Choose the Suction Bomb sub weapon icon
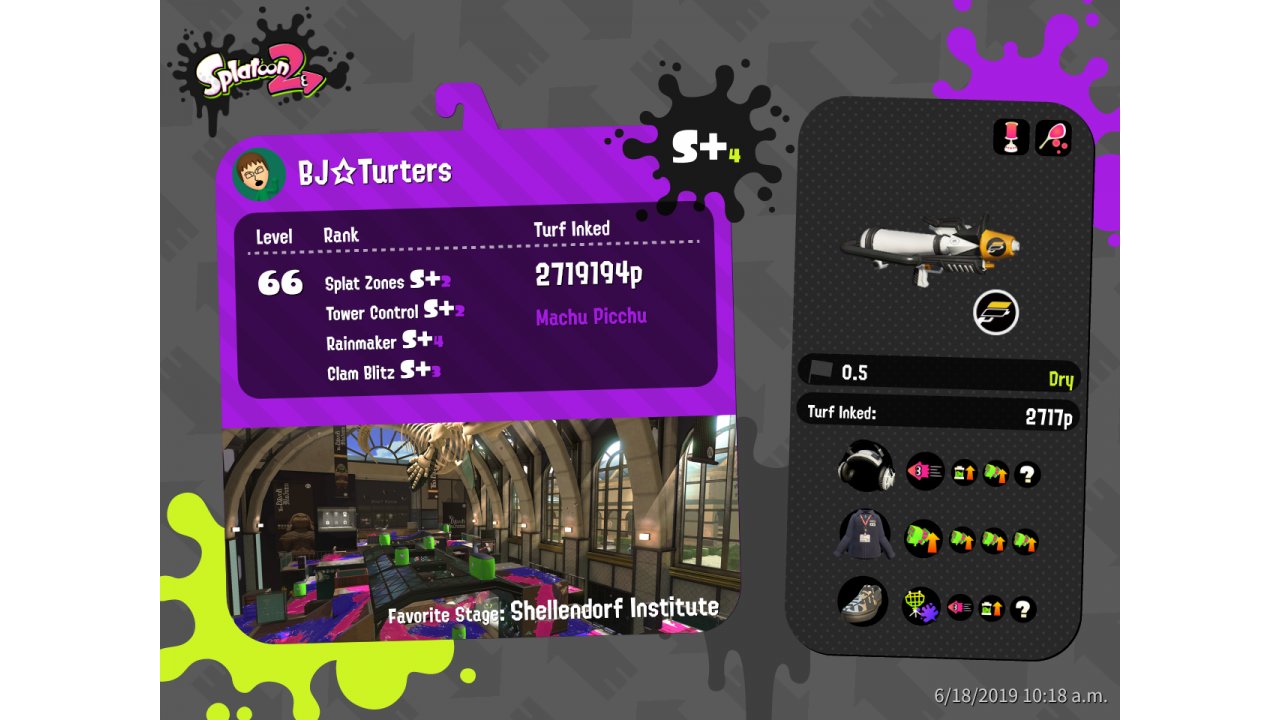1280x720 pixels. point(1011,137)
